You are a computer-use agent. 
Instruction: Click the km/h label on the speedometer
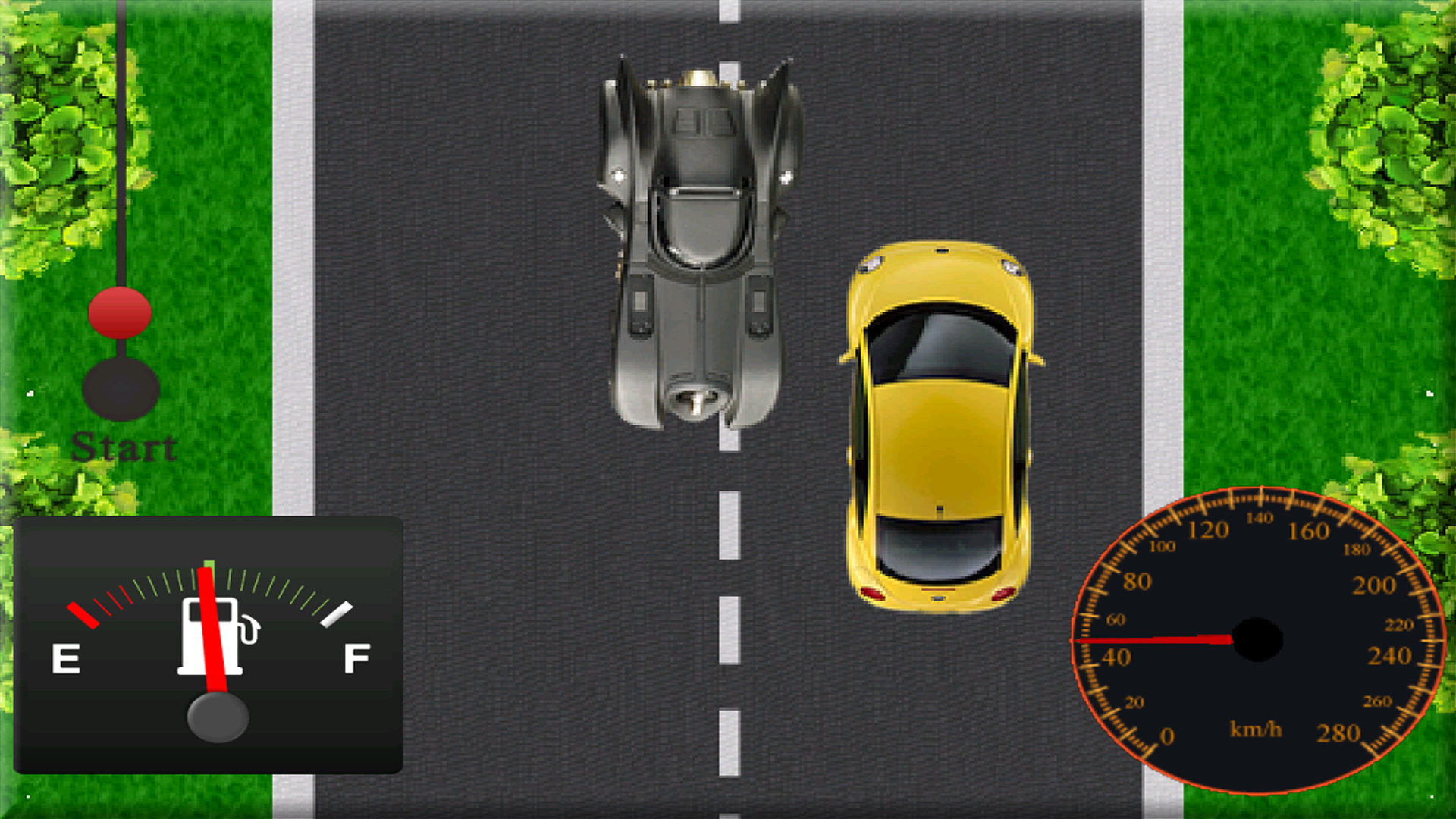tap(1255, 730)
